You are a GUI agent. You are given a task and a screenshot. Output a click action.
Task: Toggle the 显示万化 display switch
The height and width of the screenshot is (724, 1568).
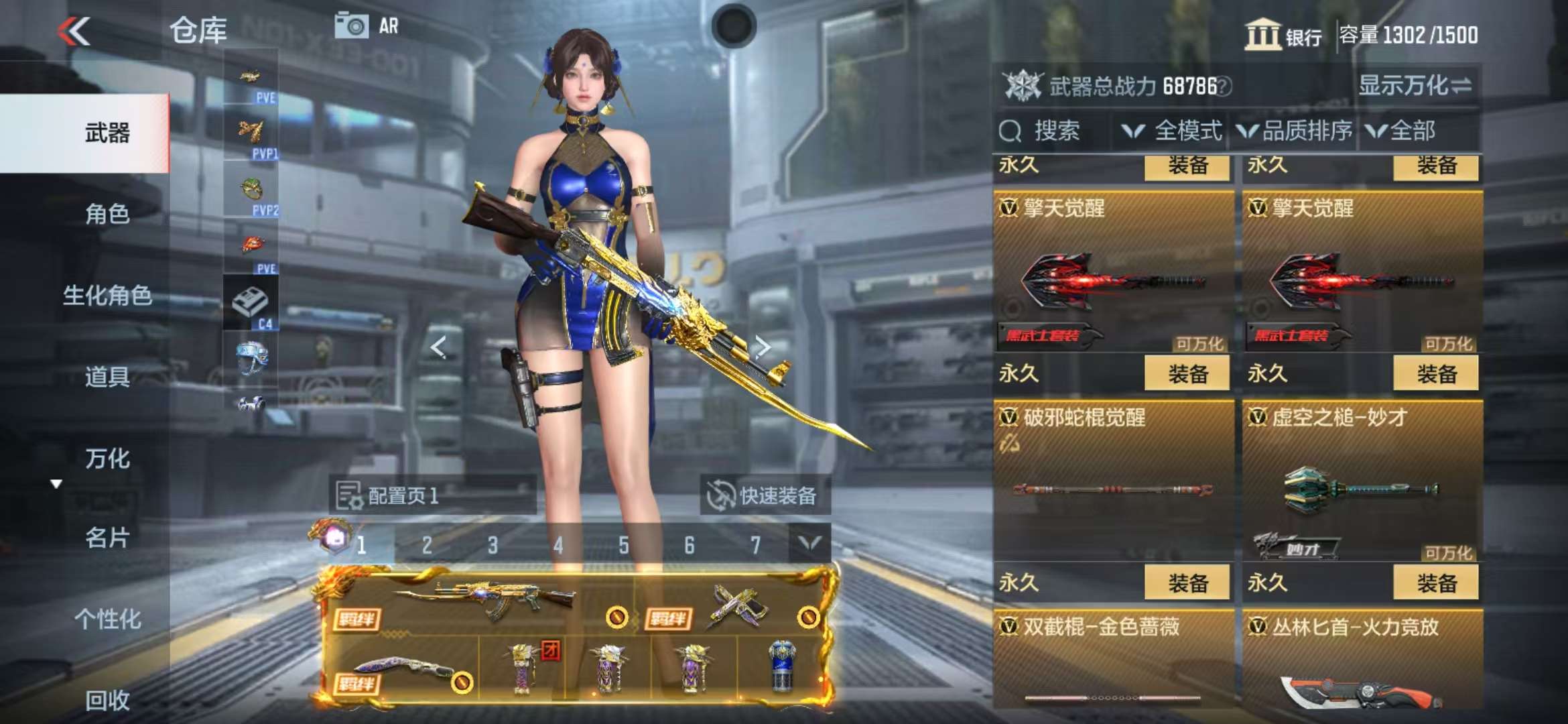point(1414,86)
